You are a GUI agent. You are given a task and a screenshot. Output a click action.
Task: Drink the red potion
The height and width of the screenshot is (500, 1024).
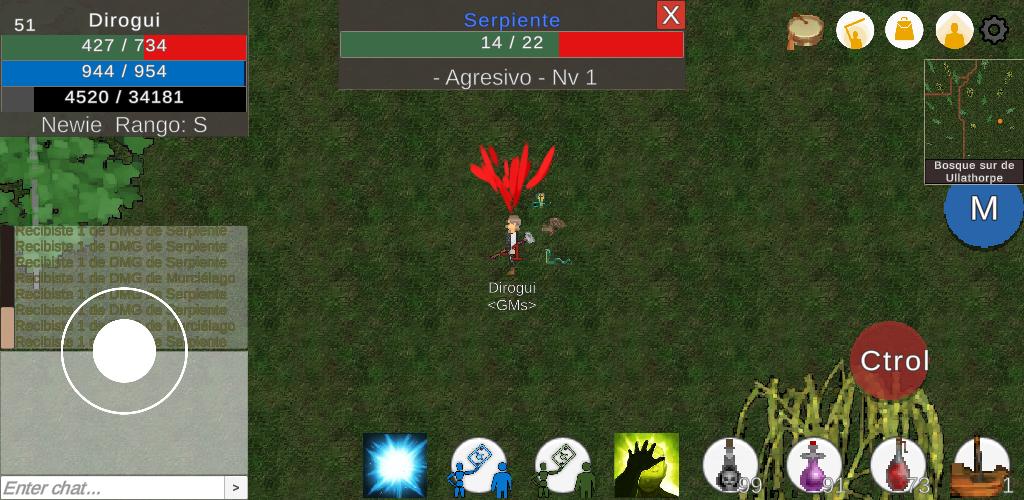(x=898, y=466)
